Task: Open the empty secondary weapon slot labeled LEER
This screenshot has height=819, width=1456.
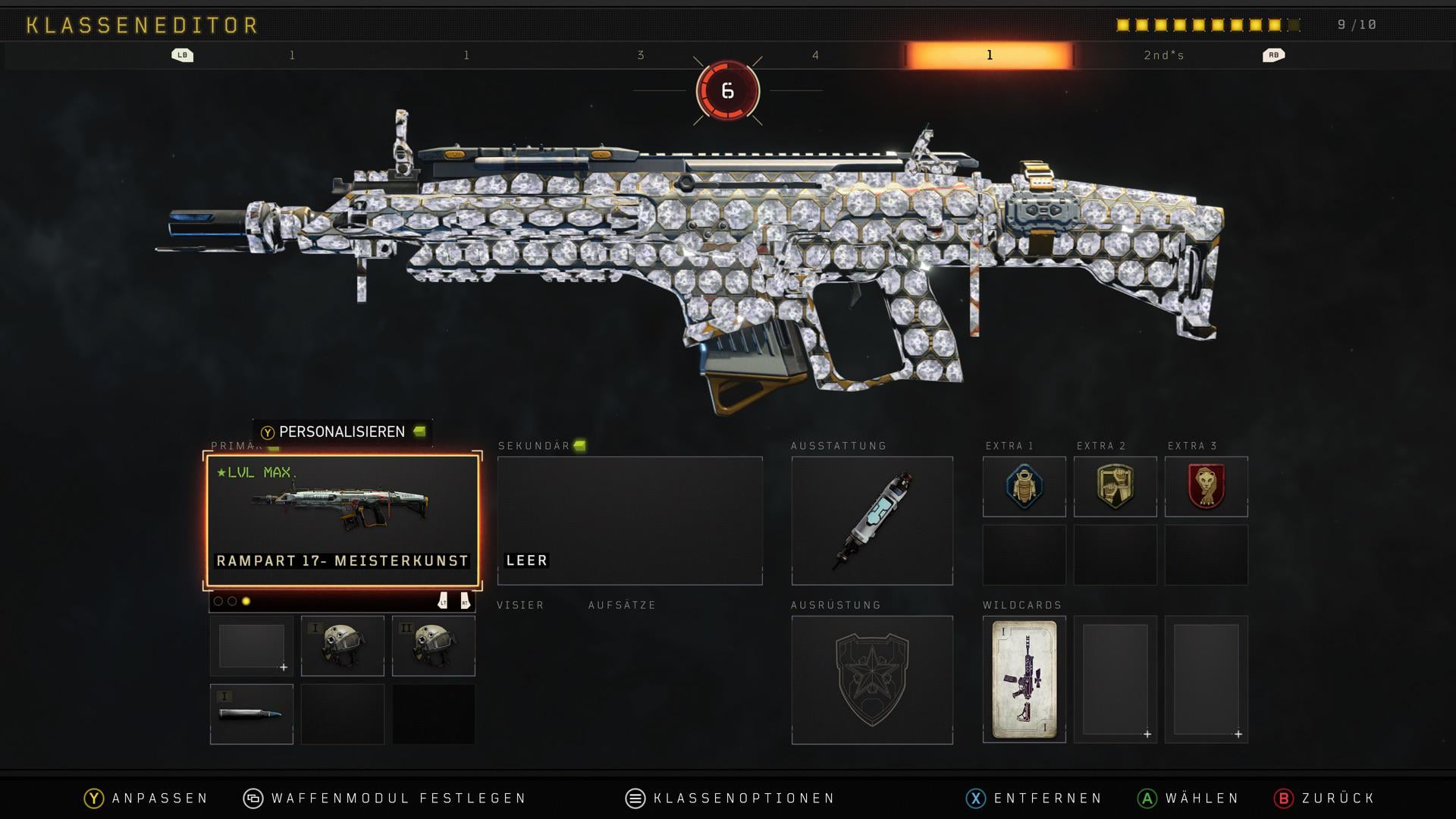Action: (x=629, y=520)
